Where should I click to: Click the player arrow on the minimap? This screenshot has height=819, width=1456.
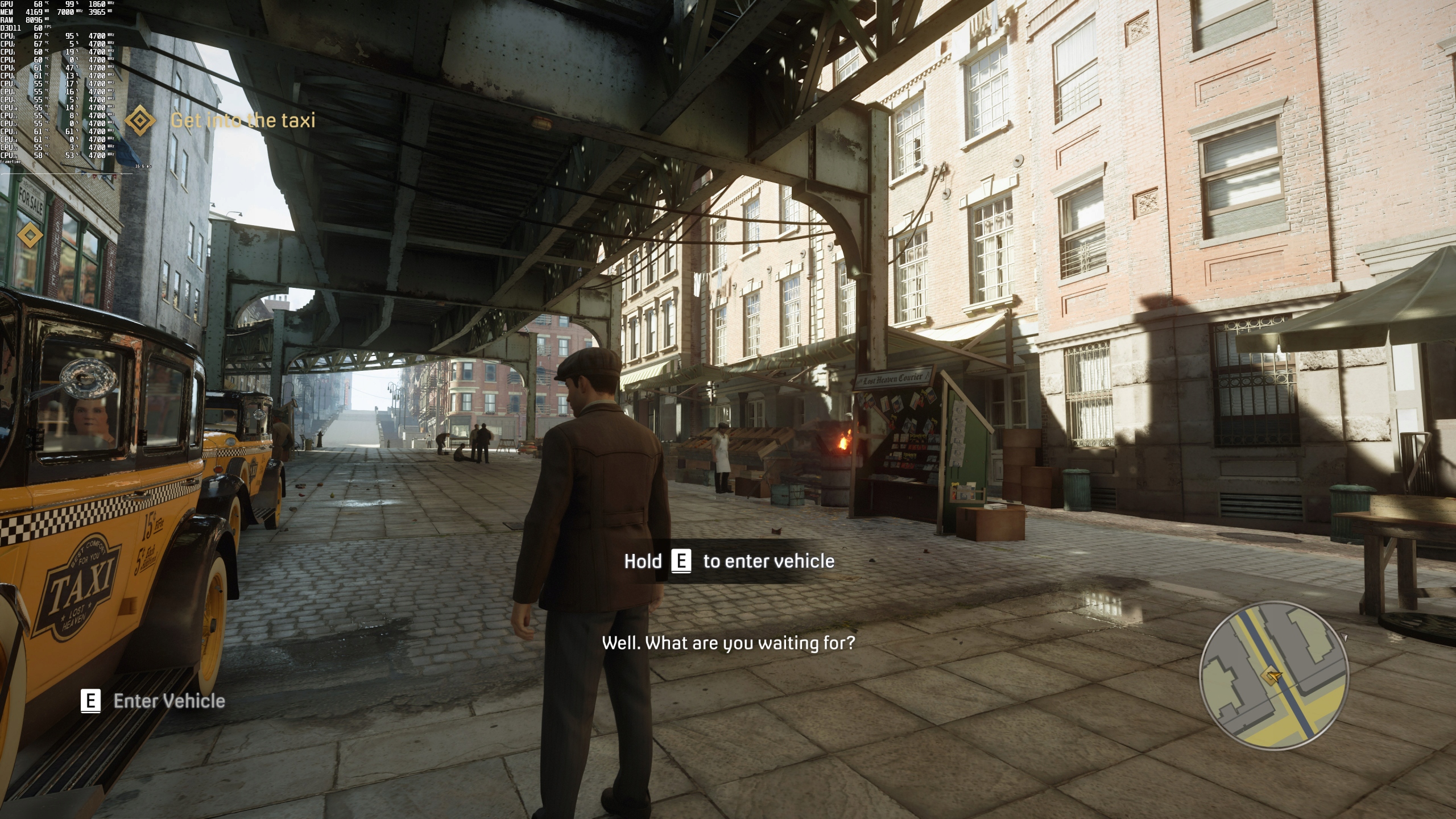(1272, 676)
